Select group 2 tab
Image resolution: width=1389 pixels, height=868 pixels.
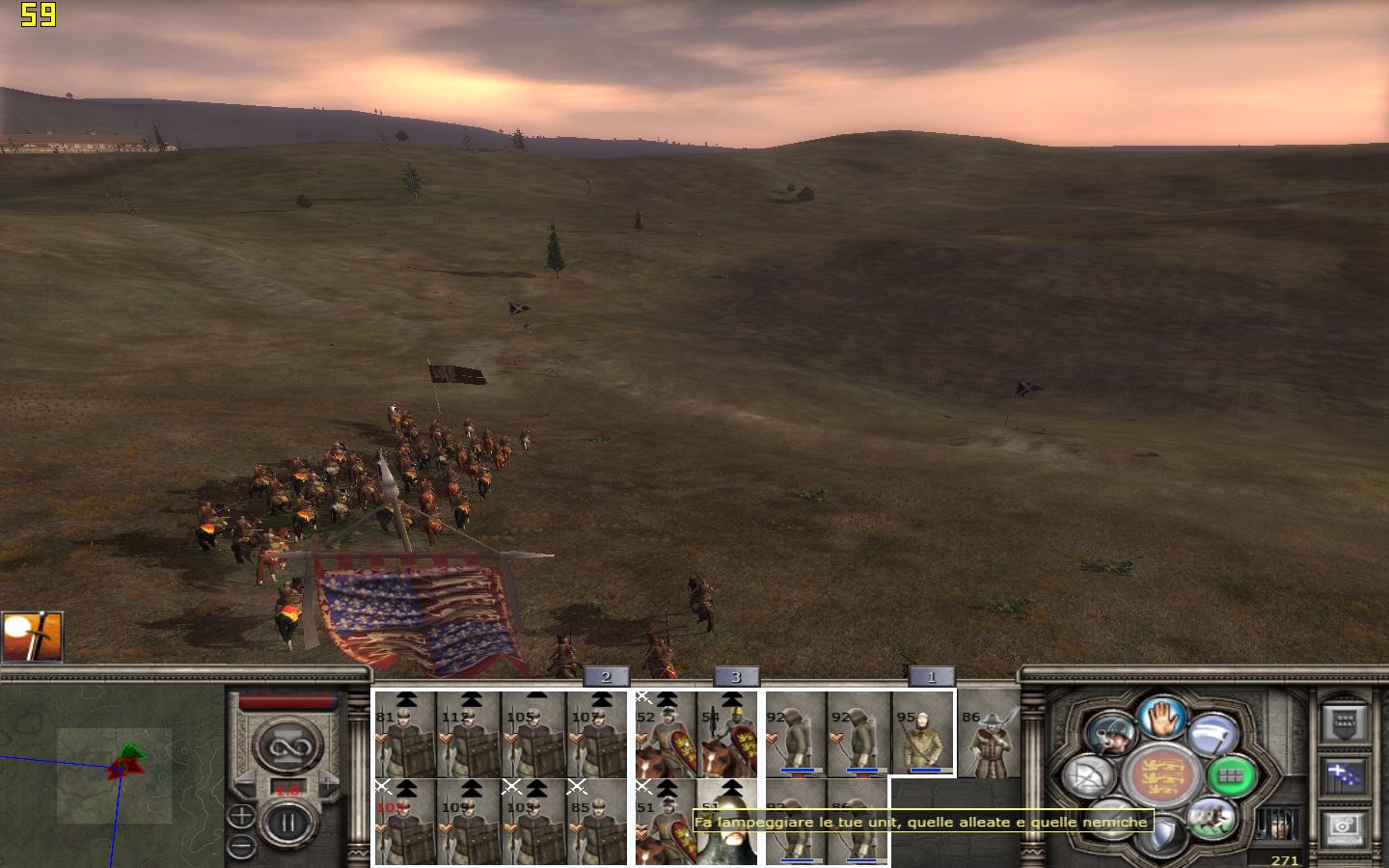[x=606, y=677]
